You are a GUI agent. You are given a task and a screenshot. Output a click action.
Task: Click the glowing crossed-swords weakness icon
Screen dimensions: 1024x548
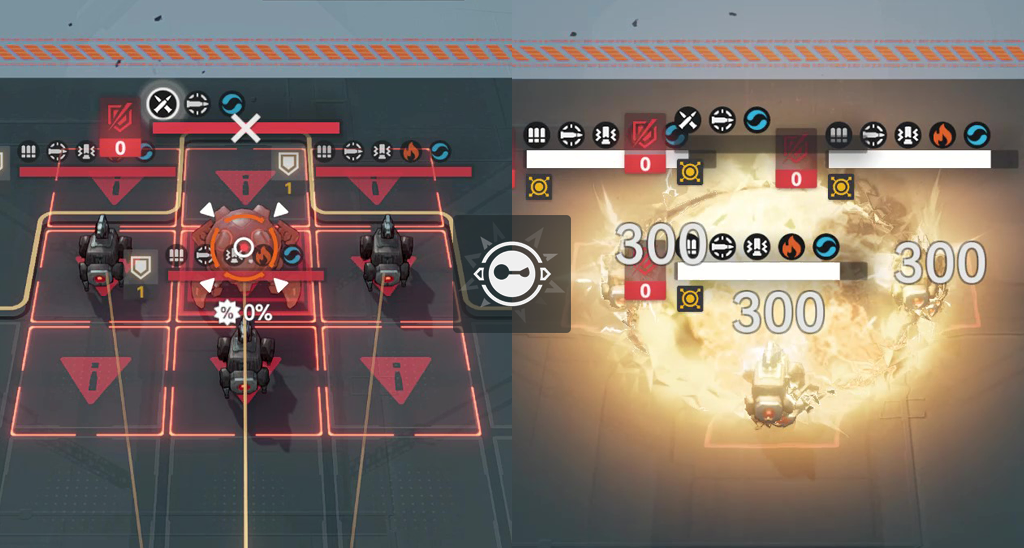point(162,102)
